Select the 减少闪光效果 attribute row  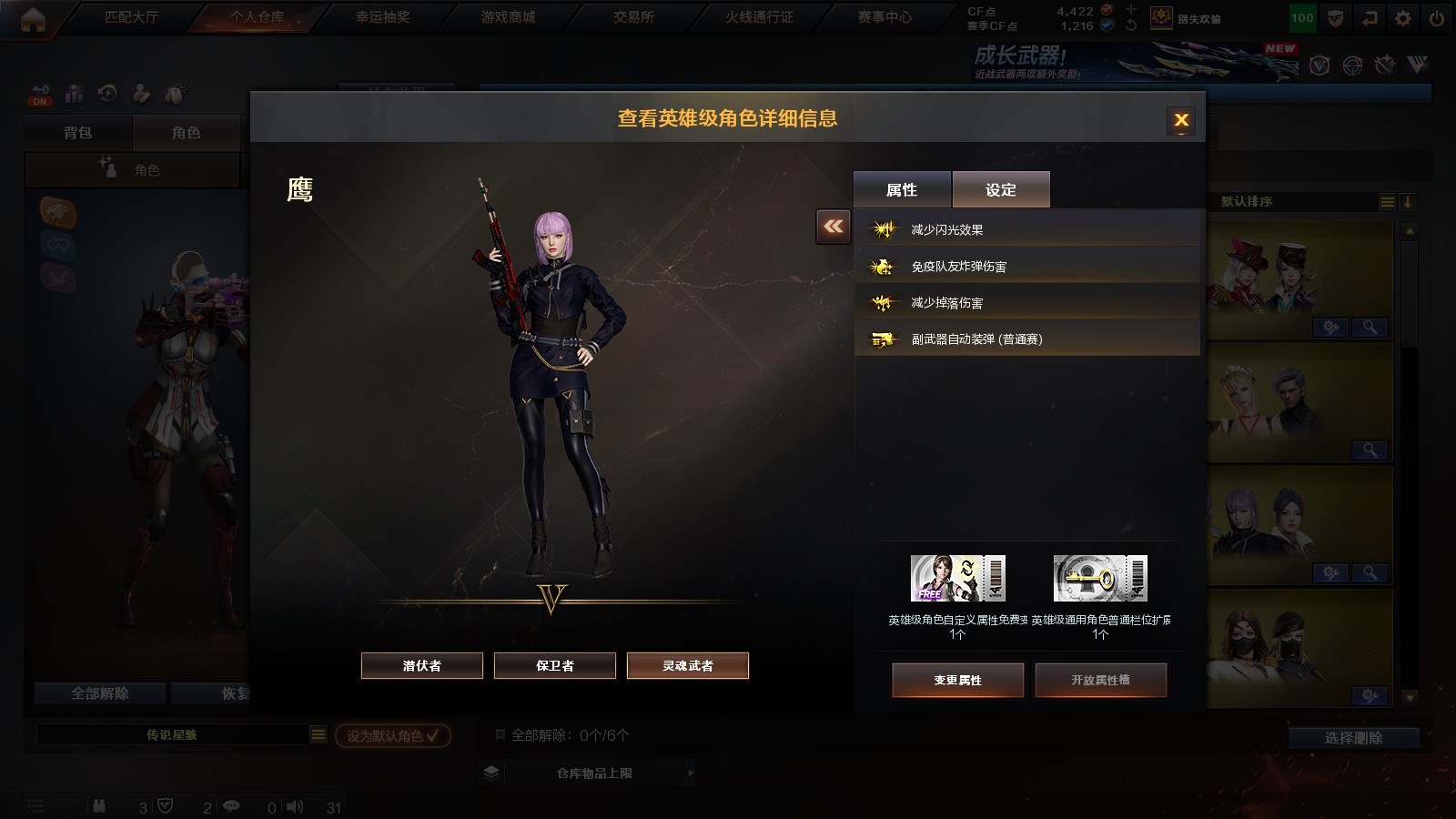(x=1026, y=229)
